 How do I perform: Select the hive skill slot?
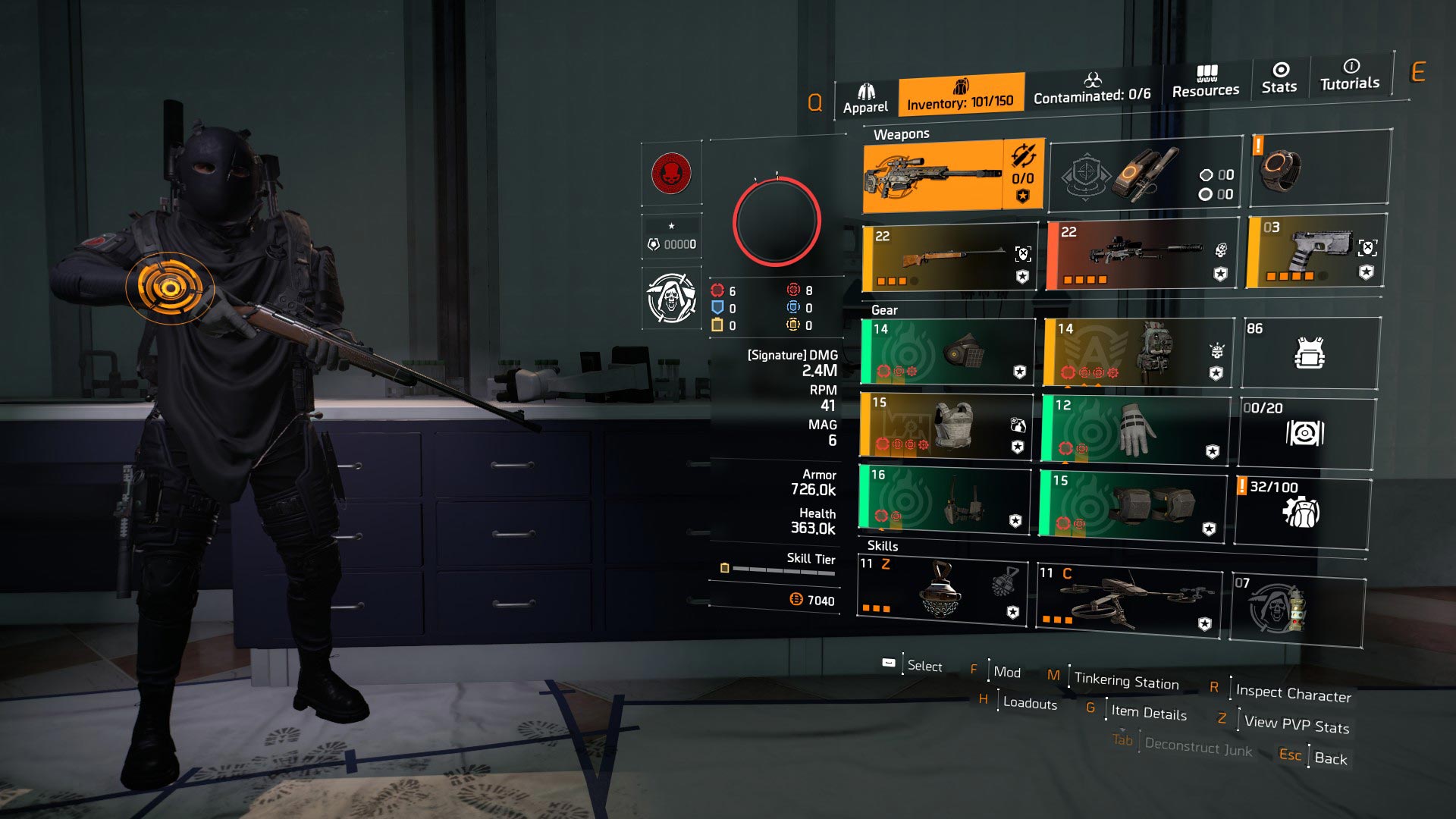tap(942, 590)
